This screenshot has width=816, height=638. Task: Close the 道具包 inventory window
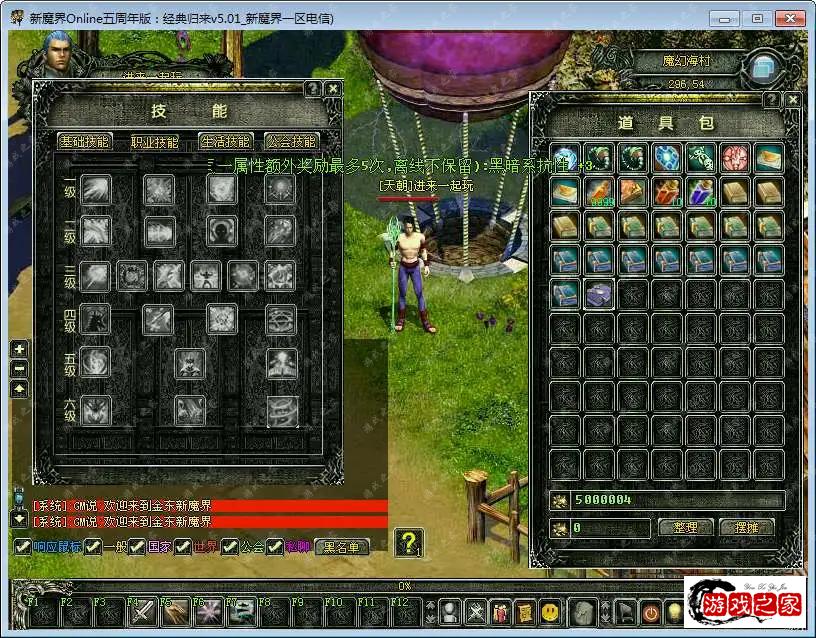coord(791,100)
